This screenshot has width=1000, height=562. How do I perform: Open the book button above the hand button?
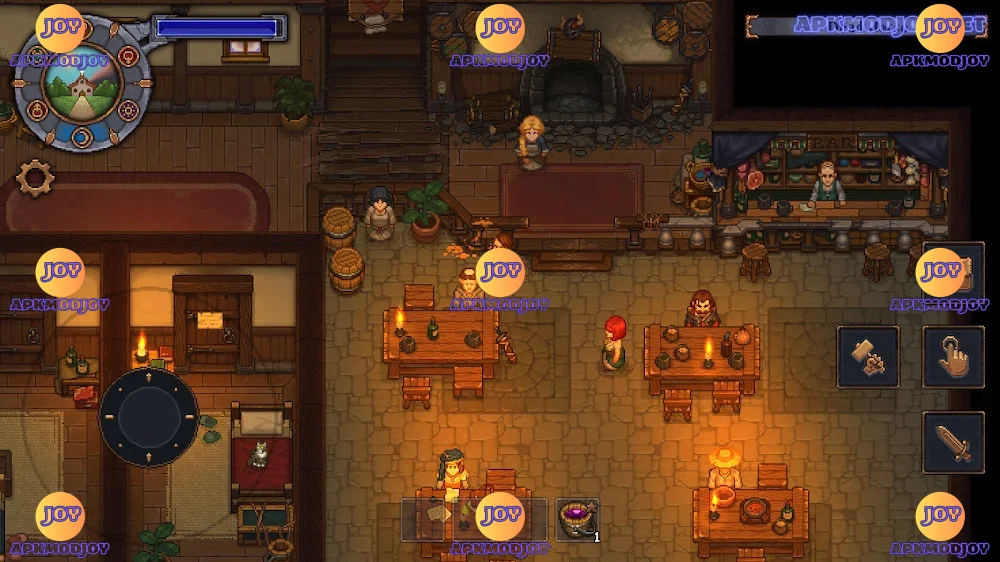[953, 272]
